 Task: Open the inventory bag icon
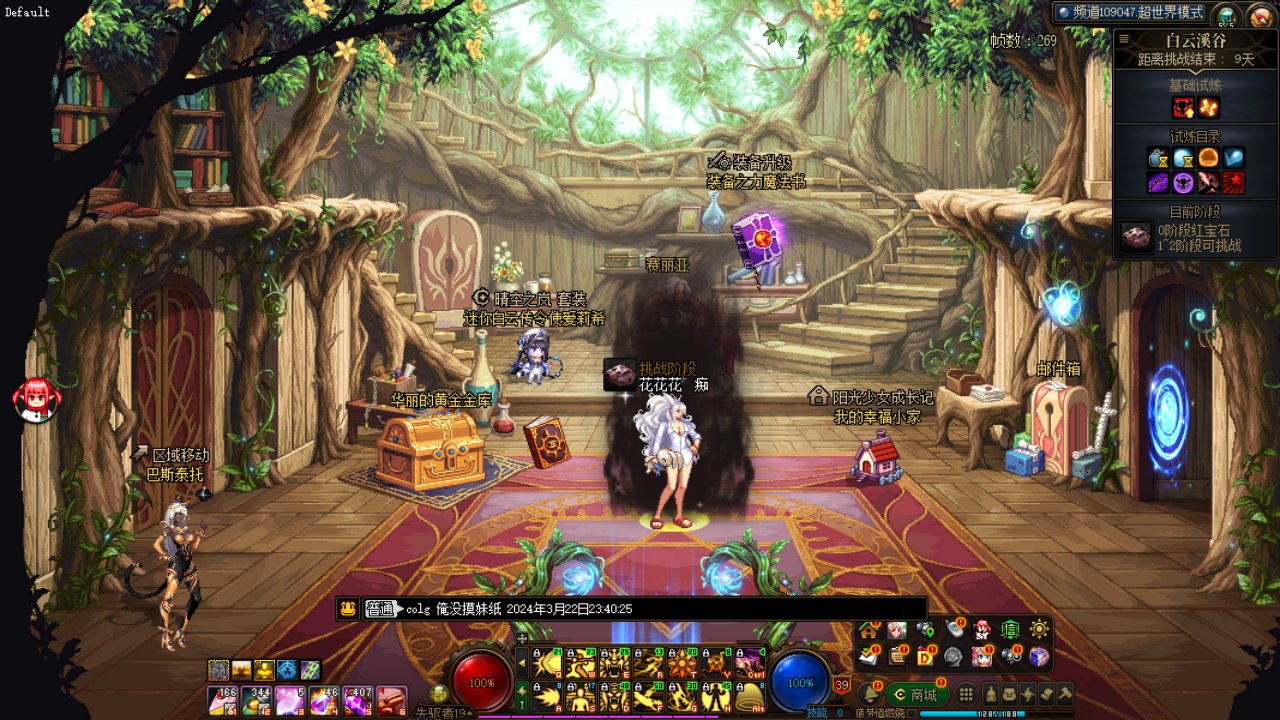1010,694
